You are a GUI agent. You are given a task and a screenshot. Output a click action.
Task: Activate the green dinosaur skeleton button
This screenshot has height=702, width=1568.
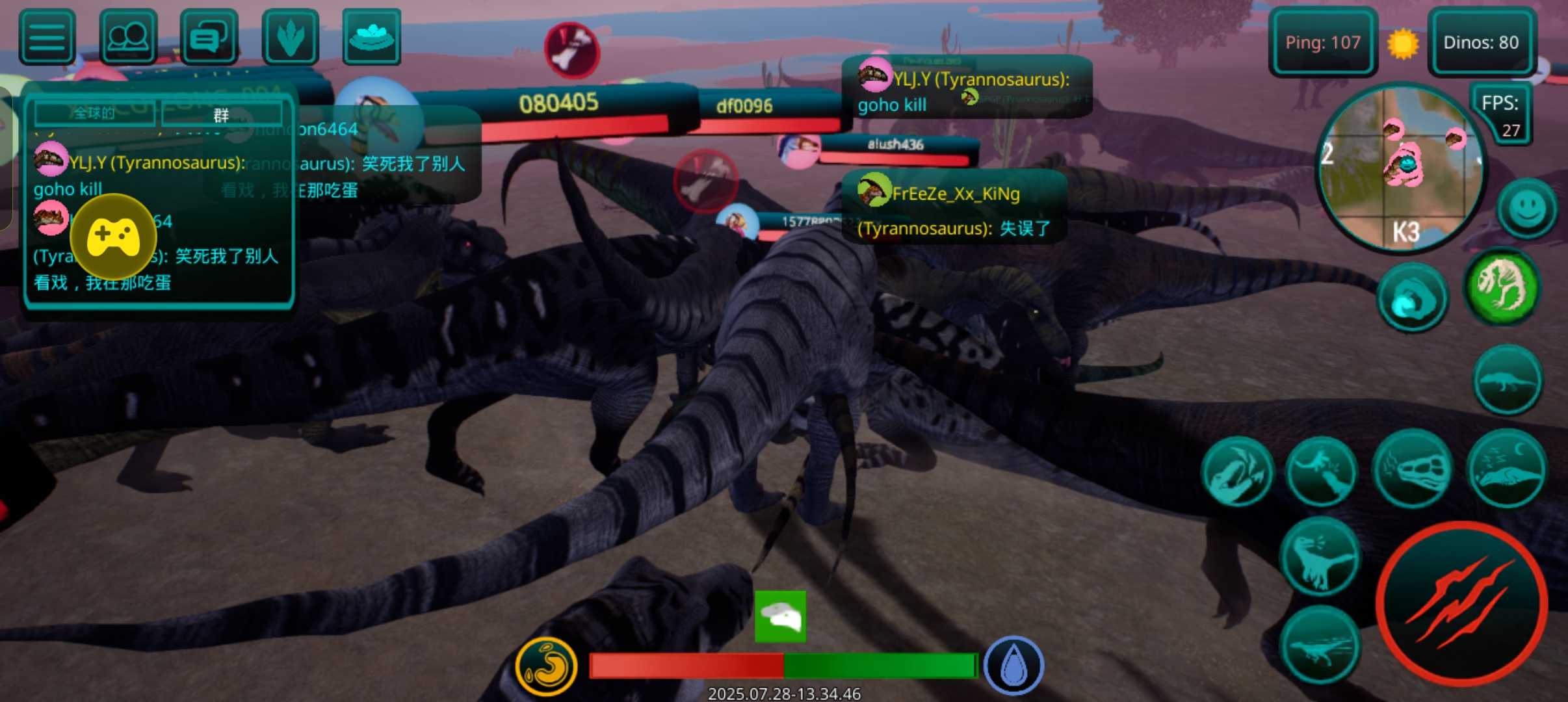tap(1502, 286)
